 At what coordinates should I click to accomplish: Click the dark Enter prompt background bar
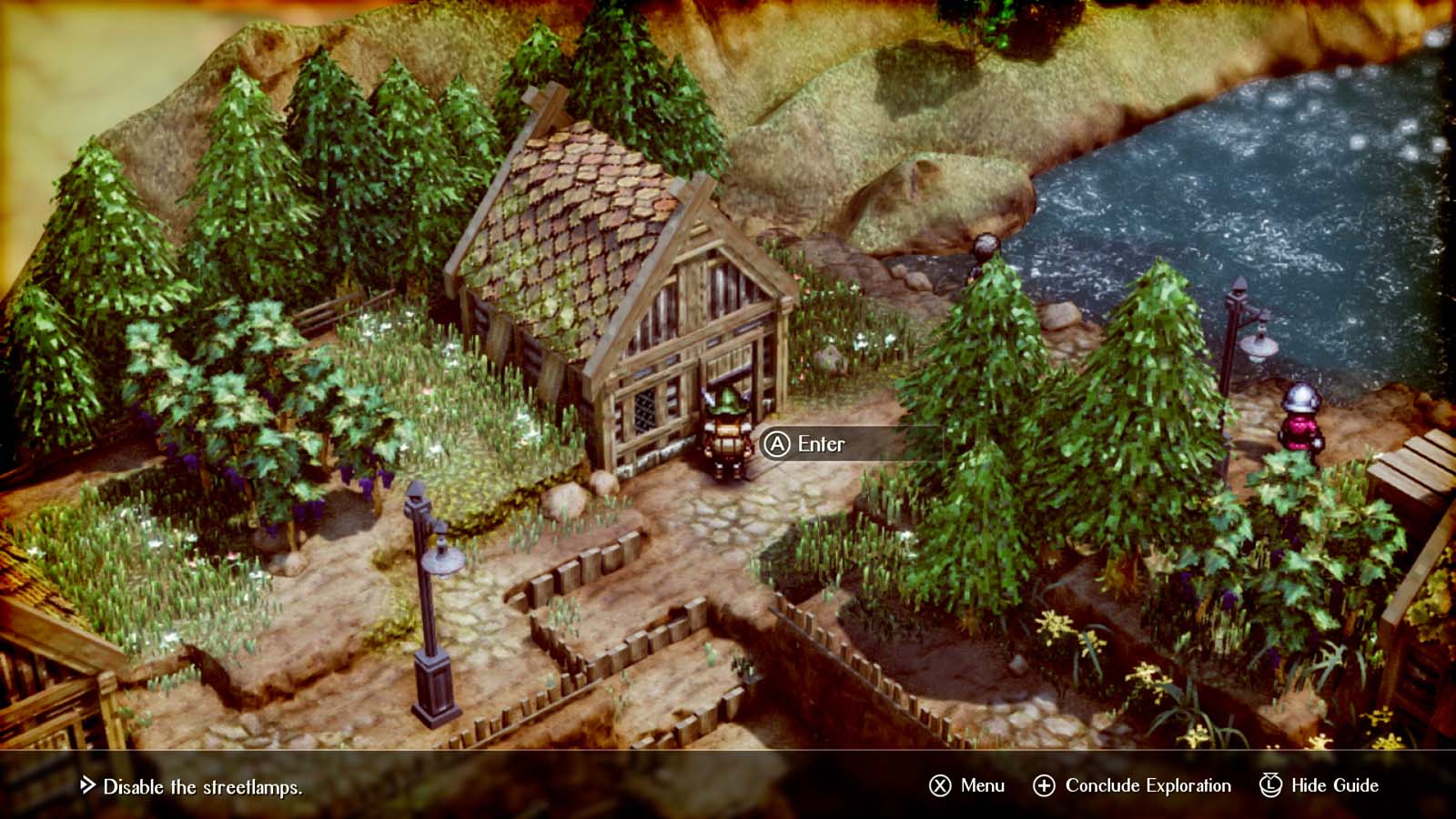point(855,445)
